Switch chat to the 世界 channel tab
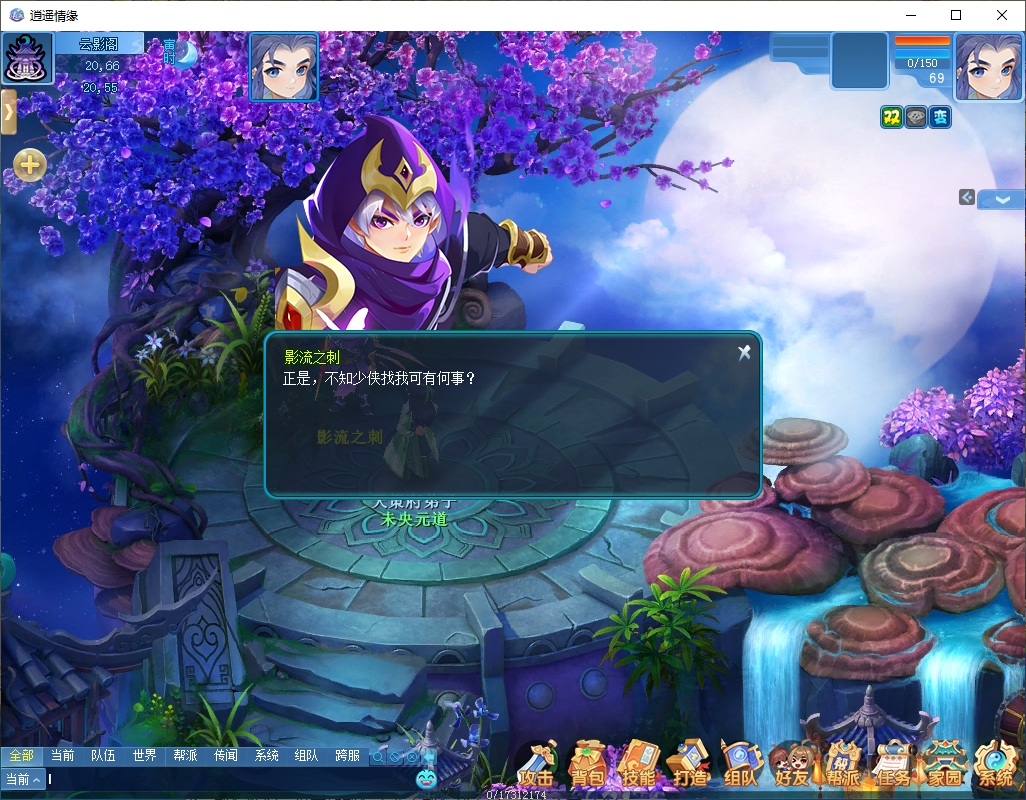This screenshot has width=1026, height=800. point(144,756)
